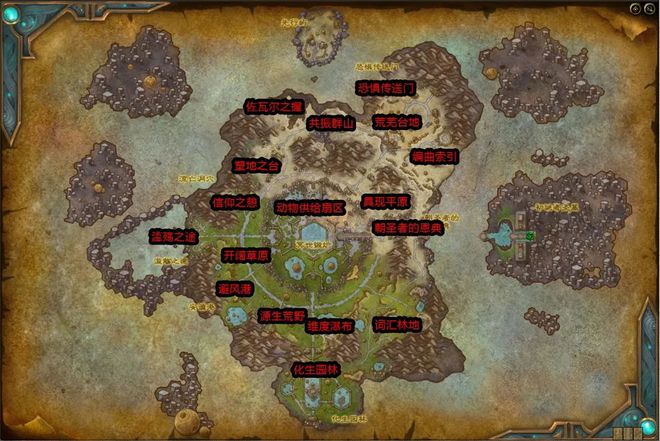This screenshot has height=441, width=660.
Task: Select the 佐瓦尔之握 location label
Action: click(x=273, y=105)
